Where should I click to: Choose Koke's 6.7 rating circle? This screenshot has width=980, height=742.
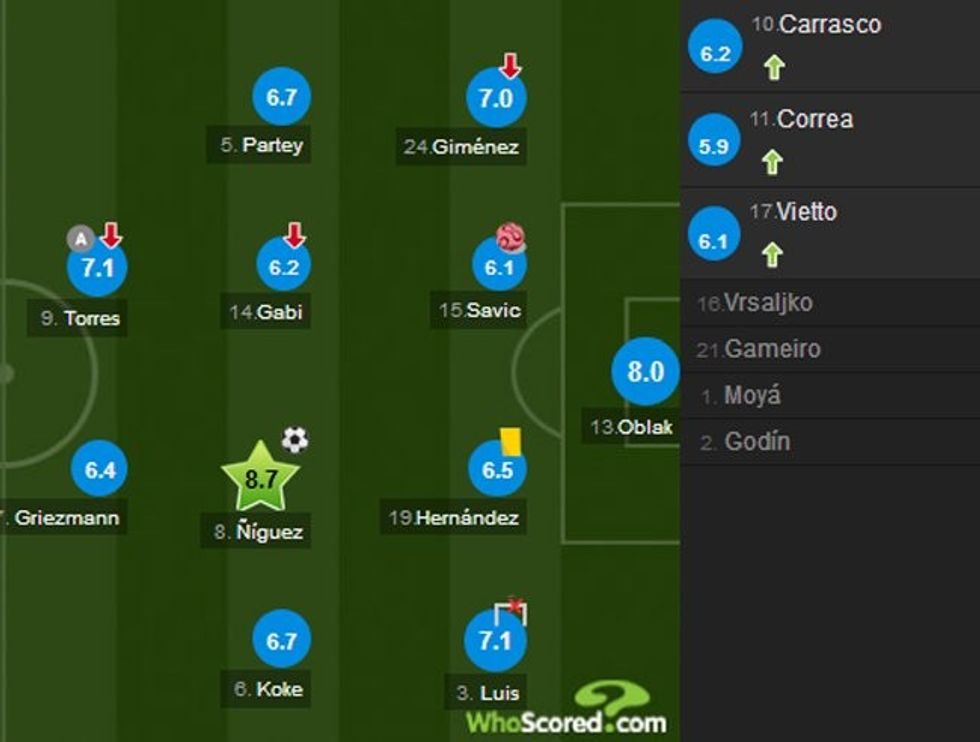click(x=282, y=640)
